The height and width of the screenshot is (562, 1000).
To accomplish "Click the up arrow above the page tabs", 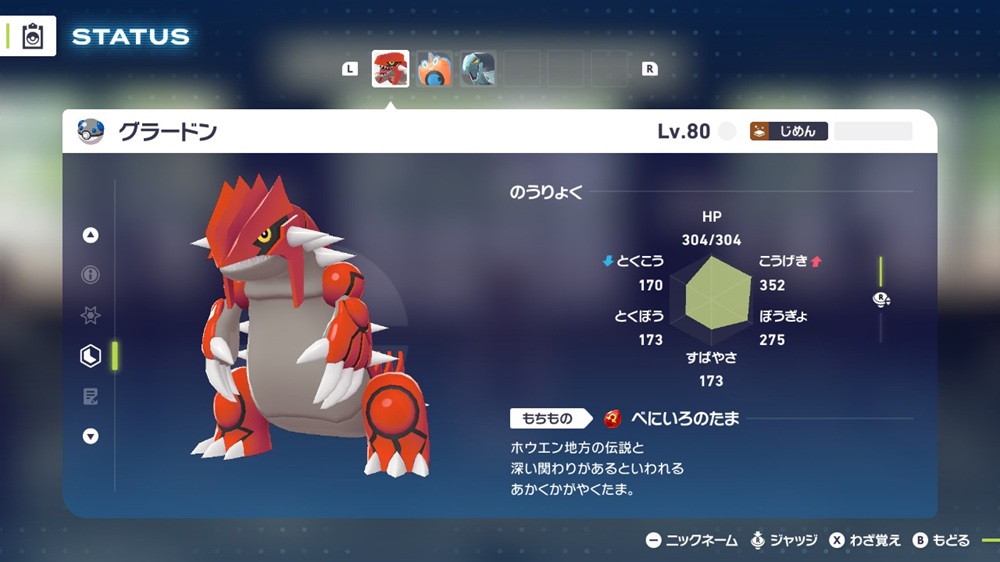I will [x=91, y=235].
